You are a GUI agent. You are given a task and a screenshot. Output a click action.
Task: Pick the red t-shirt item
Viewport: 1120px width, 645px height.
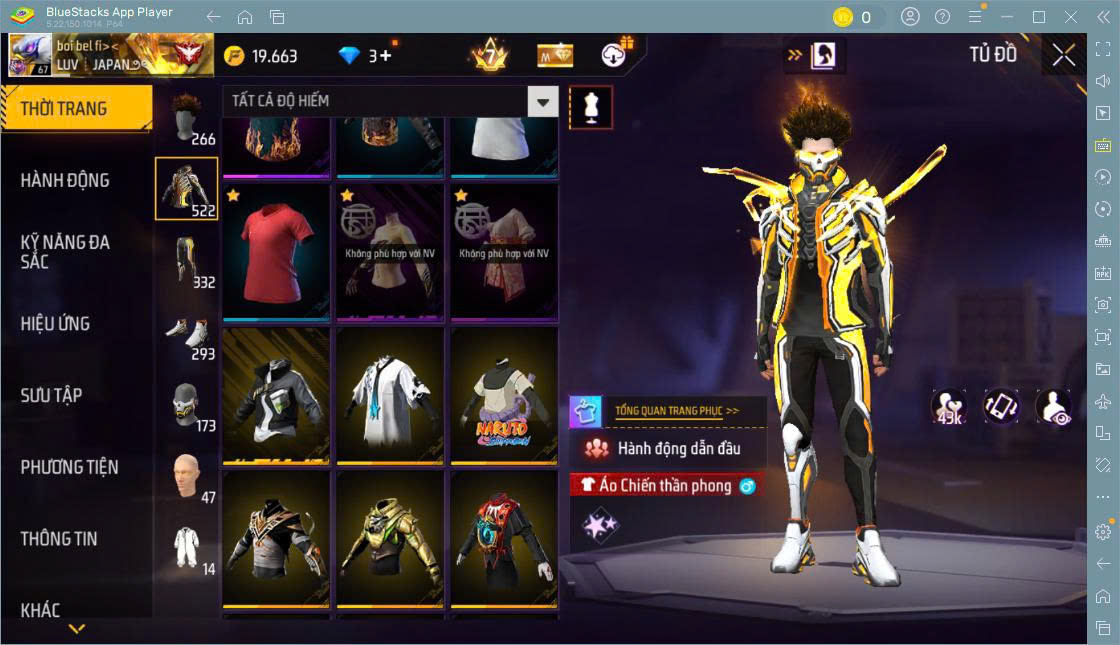(x=276, y=250)
